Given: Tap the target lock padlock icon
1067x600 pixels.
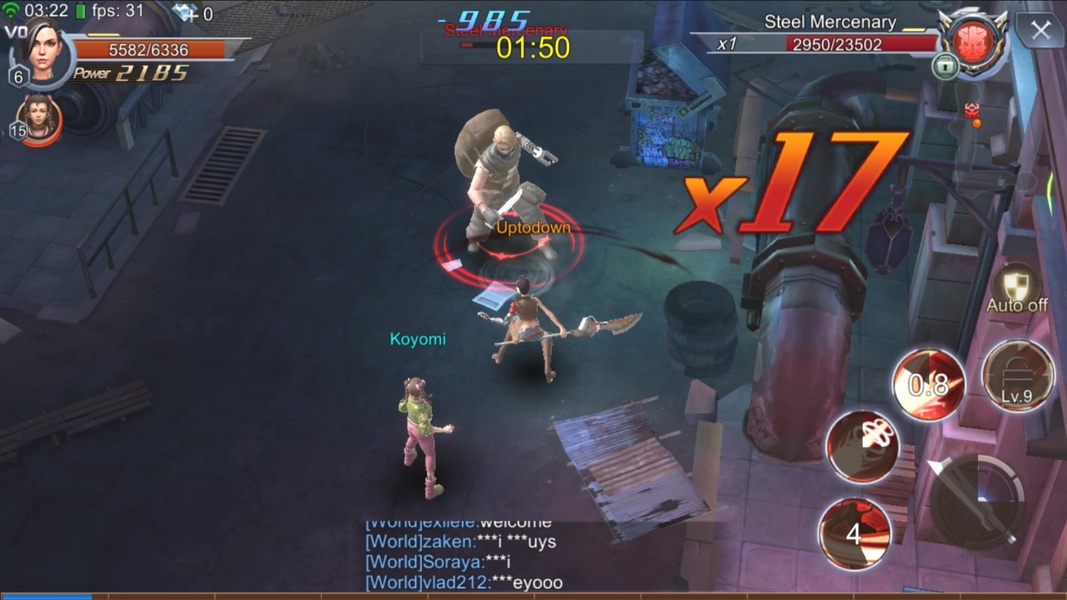Looking at the screenshot, I should click(945, 66).
